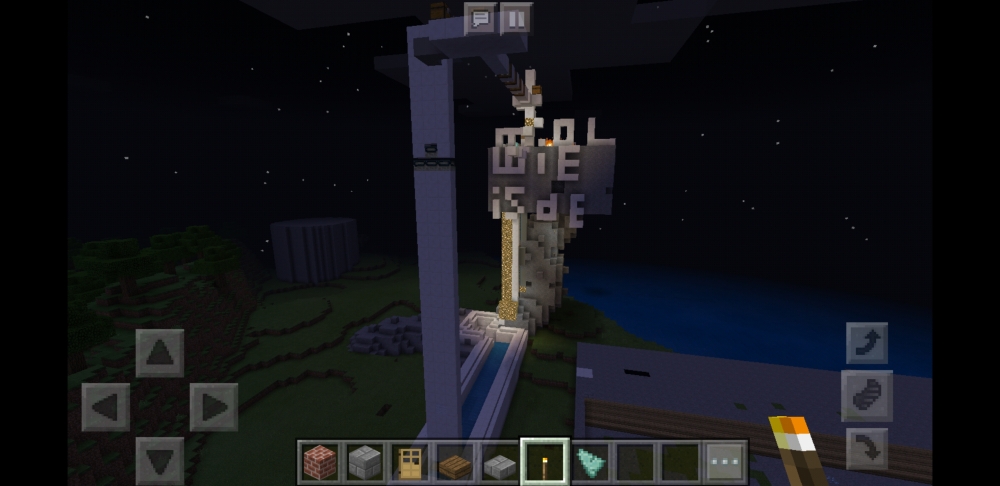Tap the move forward arrow
Viewport: 1000px width, 486px height.
click(x=160, y=353)
